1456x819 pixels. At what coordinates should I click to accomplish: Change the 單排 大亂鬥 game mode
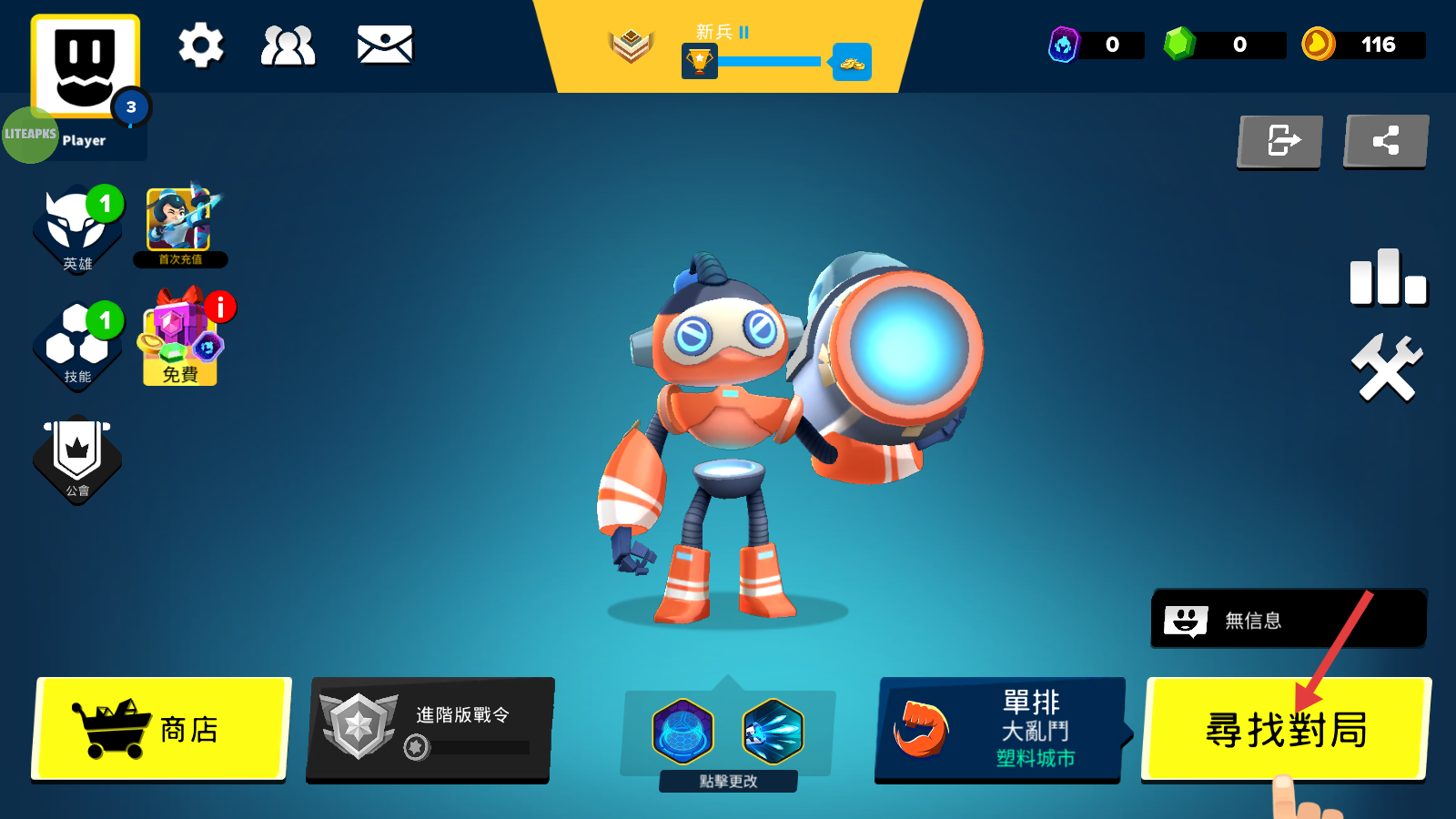tap(999, 729)
